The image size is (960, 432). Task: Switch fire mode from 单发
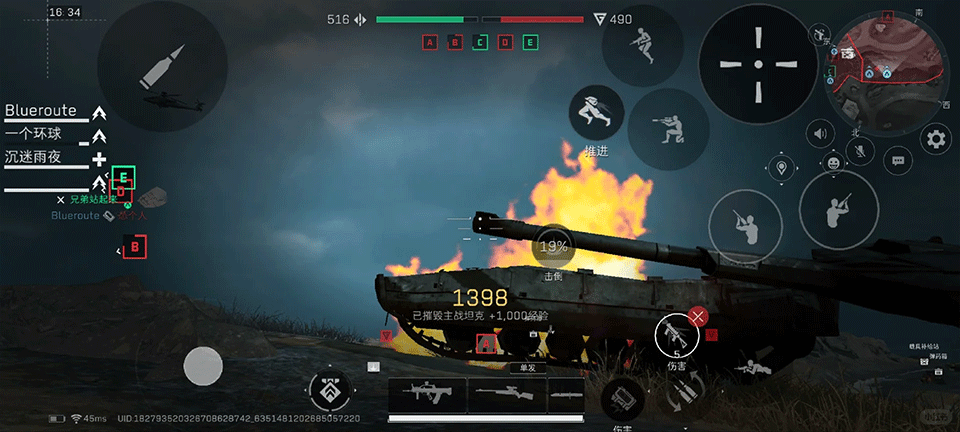click(x=521, y=367)
